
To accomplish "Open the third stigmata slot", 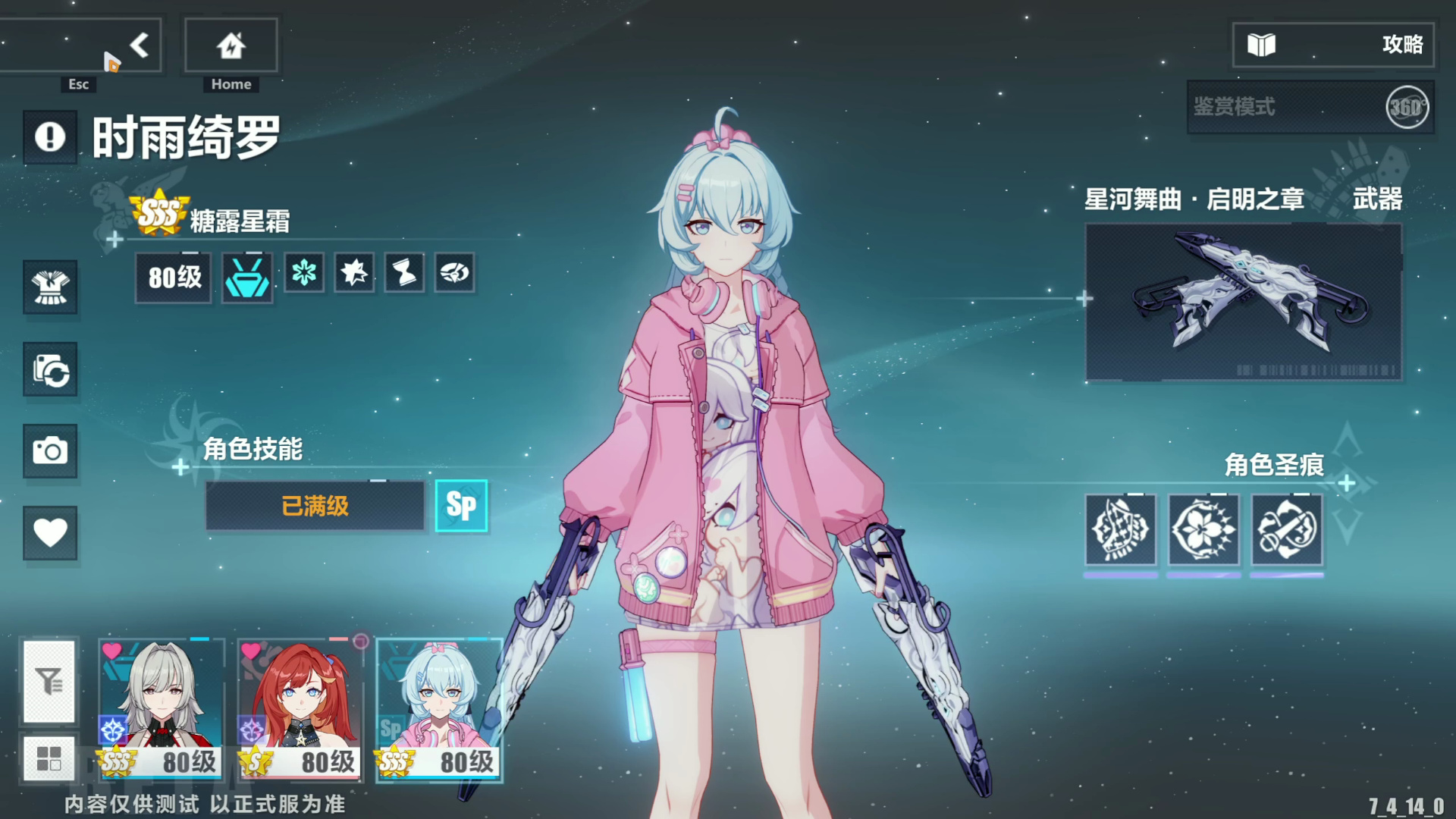I will (1286, 529).
